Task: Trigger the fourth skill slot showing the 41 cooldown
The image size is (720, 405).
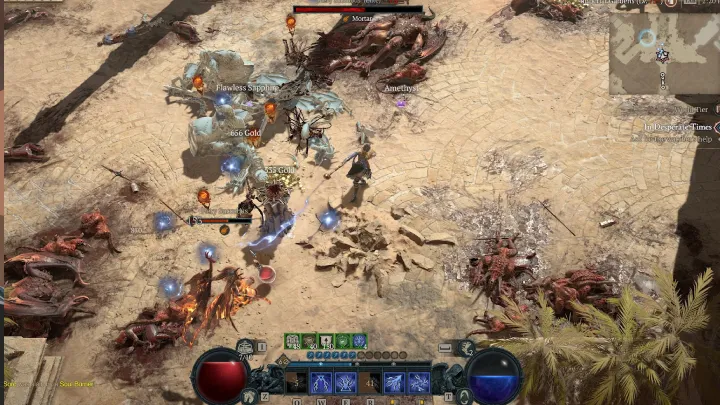Action: pyautogui.click(x=370, y=381)
